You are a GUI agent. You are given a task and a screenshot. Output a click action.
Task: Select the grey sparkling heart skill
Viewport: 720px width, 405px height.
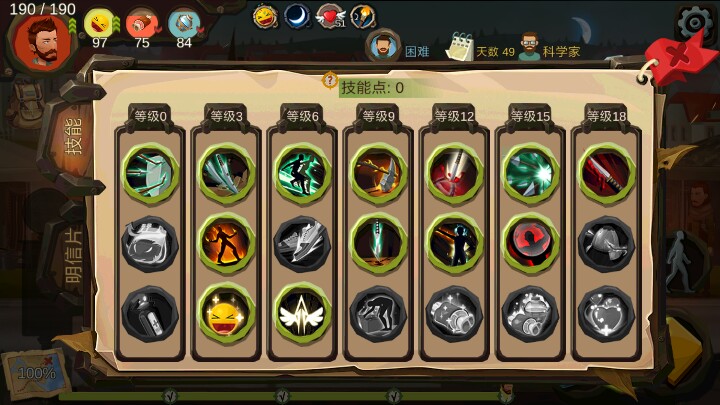[x=606, y=313]
